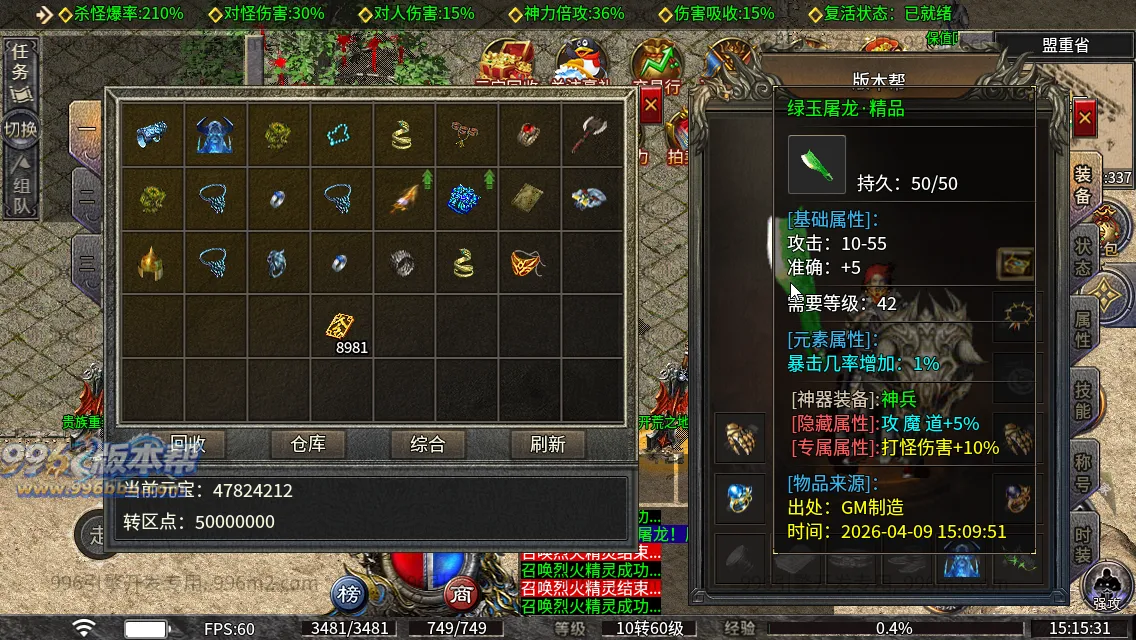Select the blue demon armor item

pyautogui.click(x=214, y=133)
